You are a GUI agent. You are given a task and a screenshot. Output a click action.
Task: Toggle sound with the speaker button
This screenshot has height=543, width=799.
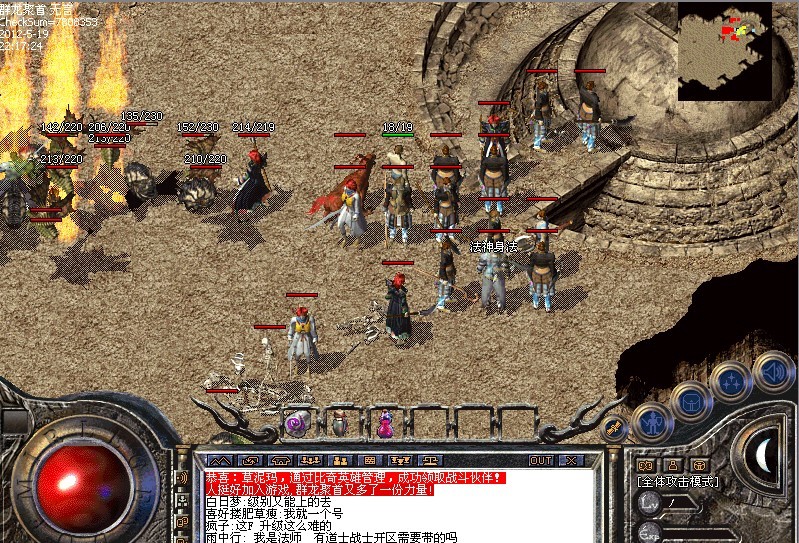(772, 370)
